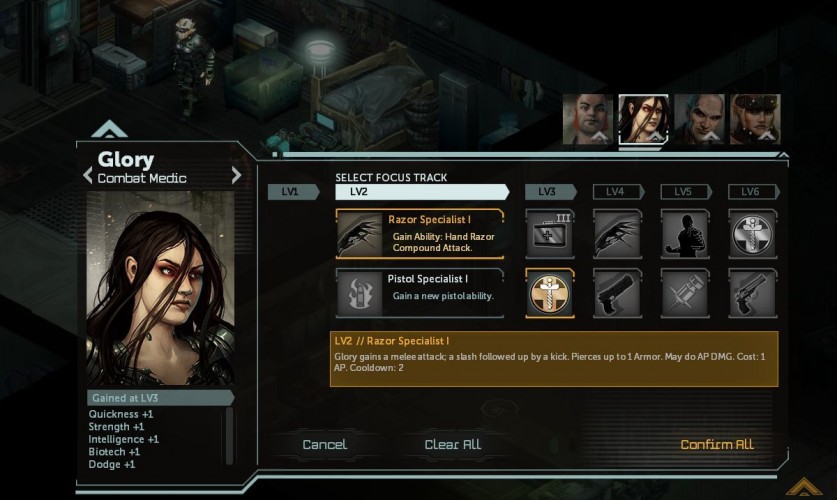Viewport: 837px width, 500px height.
Task: Choose the Razor Specialist I focus track
Action: pyautogui.click(x=419, y=234)
